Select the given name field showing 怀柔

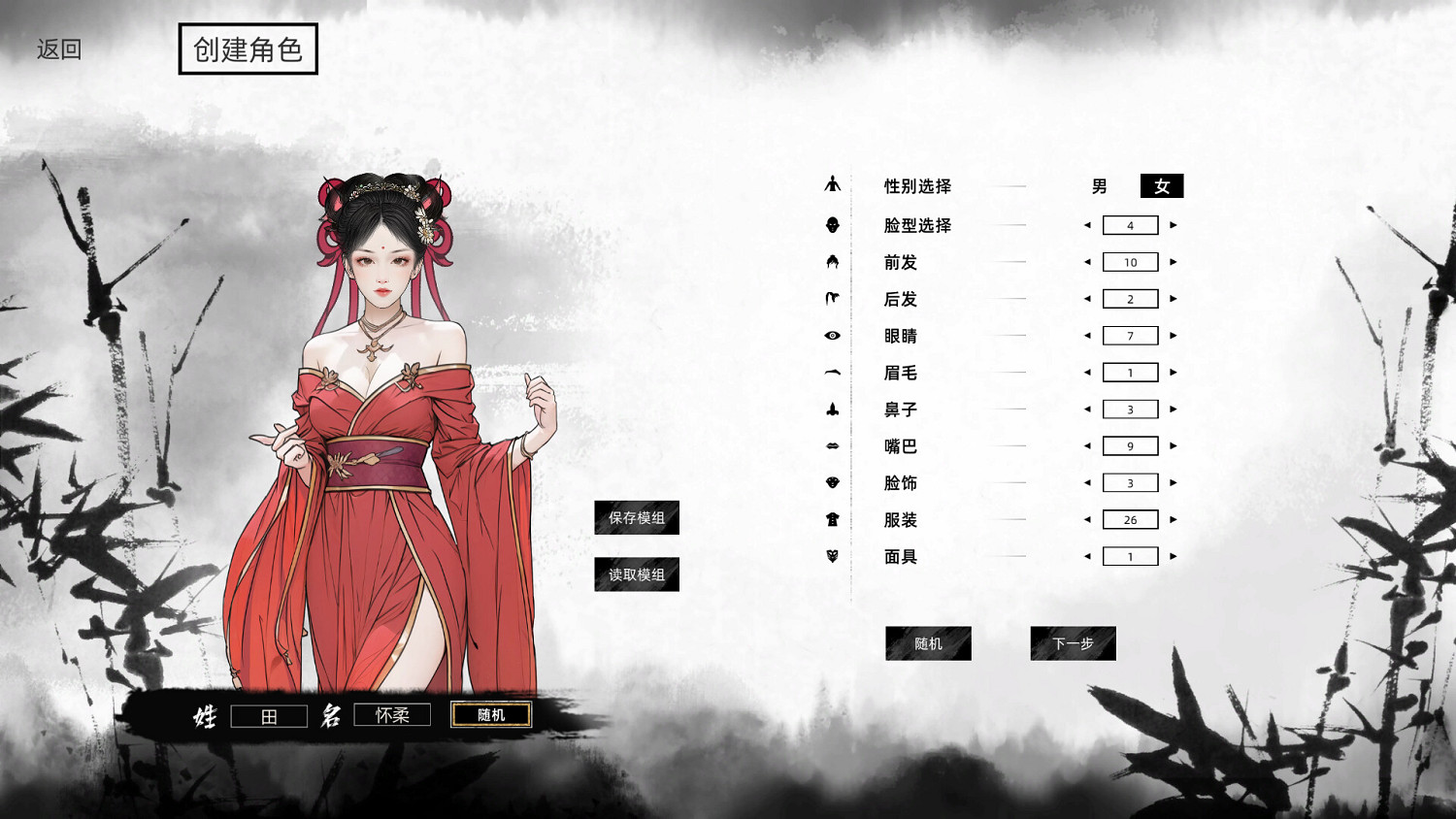coord(392,715)
